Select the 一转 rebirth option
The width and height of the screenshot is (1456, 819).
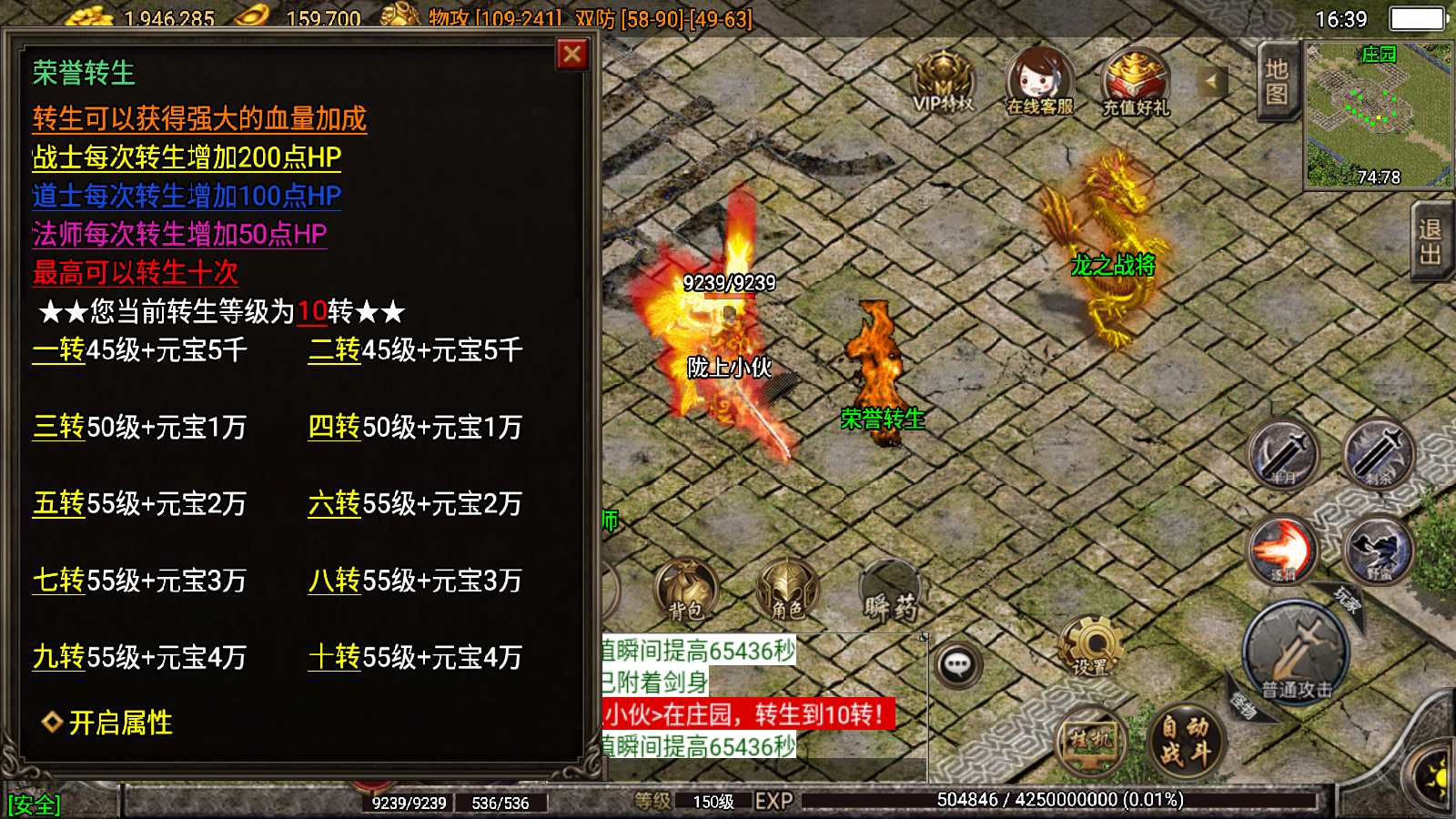tap(58, 350)
